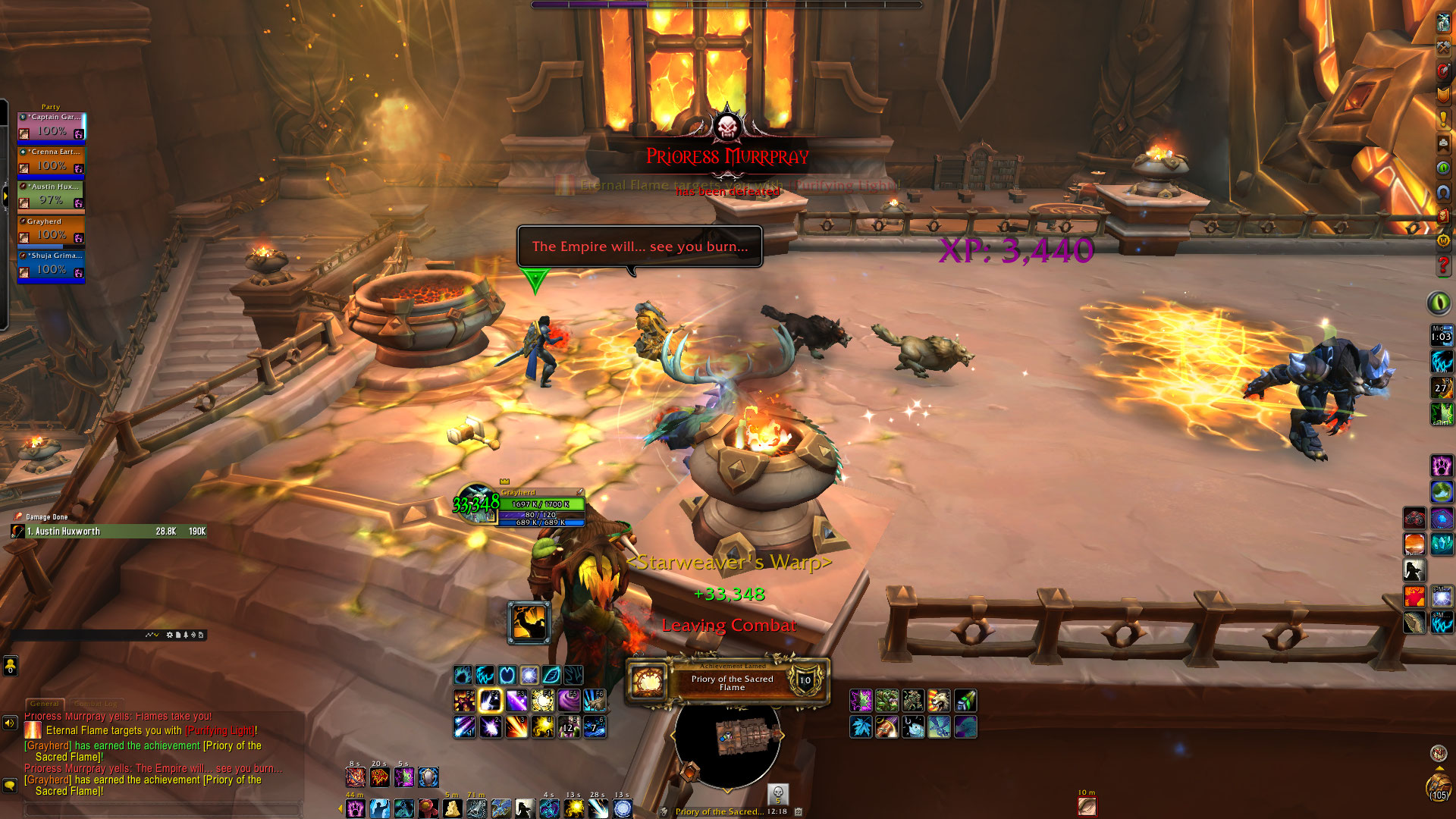Use the cheese wedge item on bottom bar
1456x819 pixels.
[x=452, y=808]
